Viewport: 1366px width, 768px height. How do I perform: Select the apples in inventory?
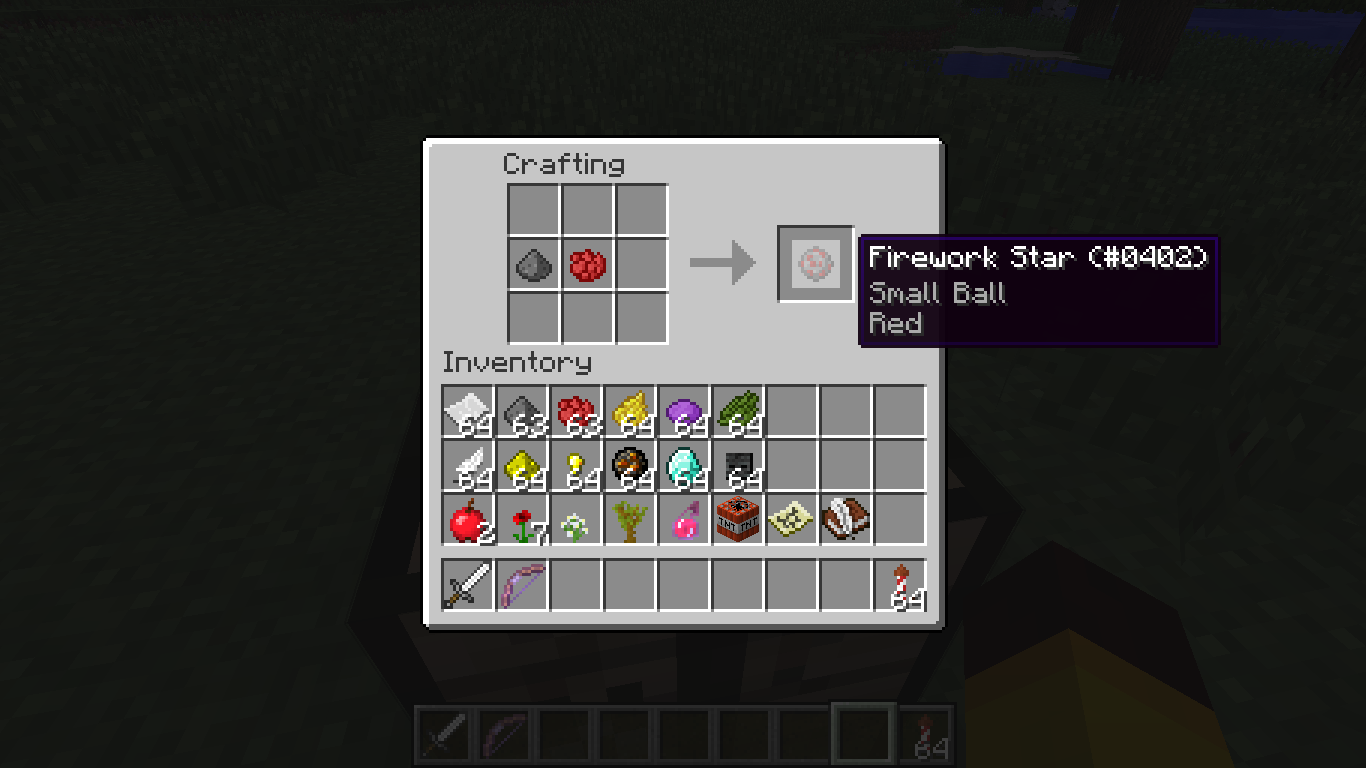[467, 518]
